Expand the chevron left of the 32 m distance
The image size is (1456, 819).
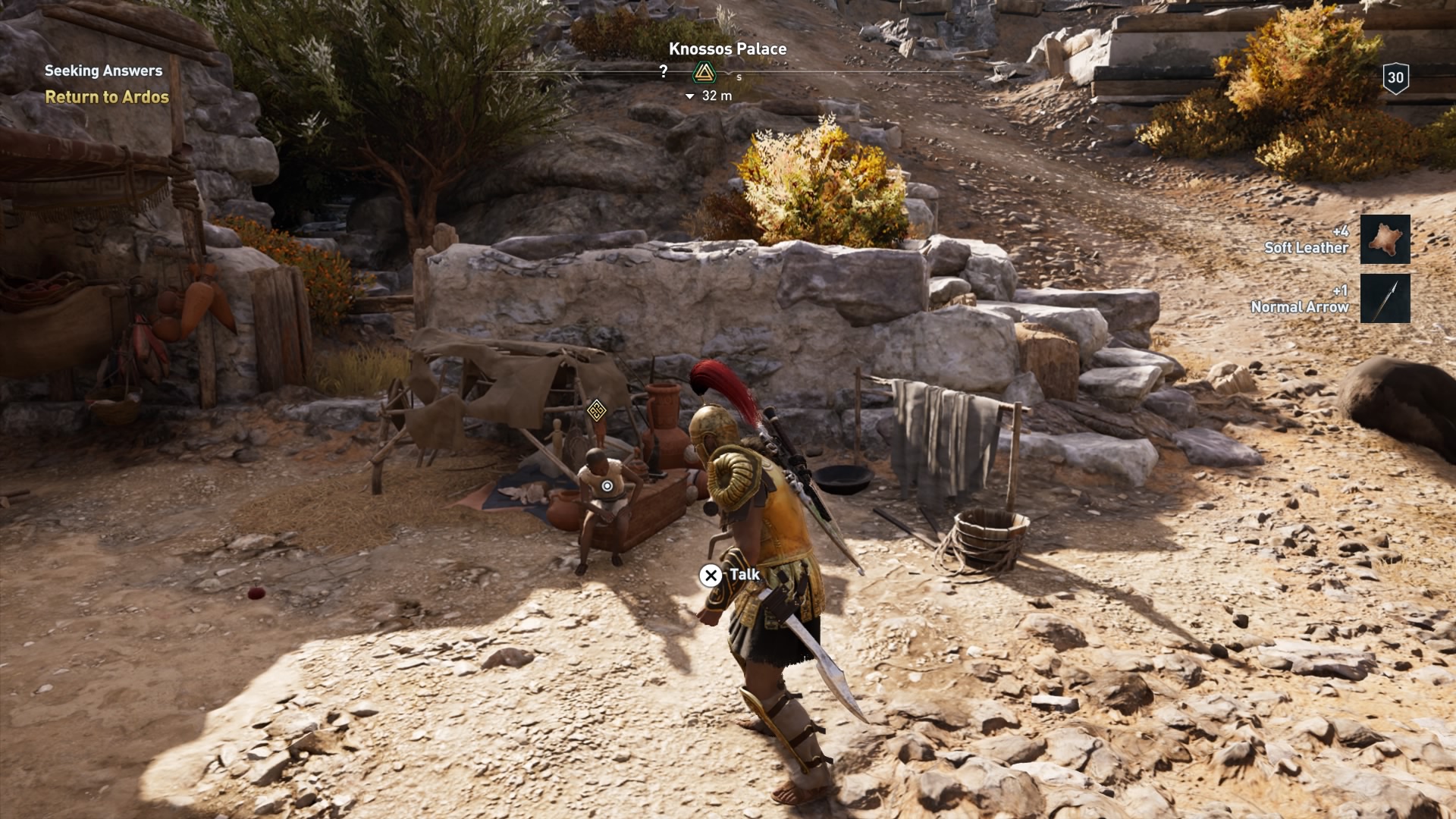pos(690,96)
